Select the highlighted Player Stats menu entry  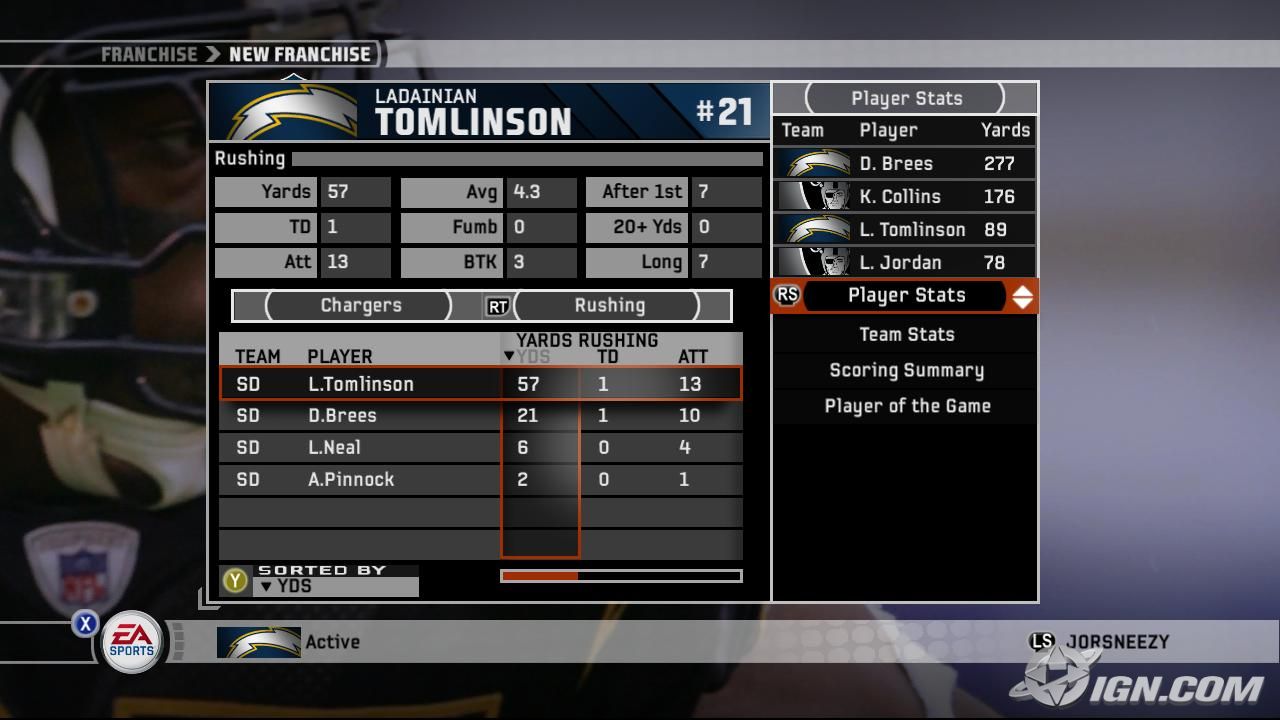click(x=906, y=295)
